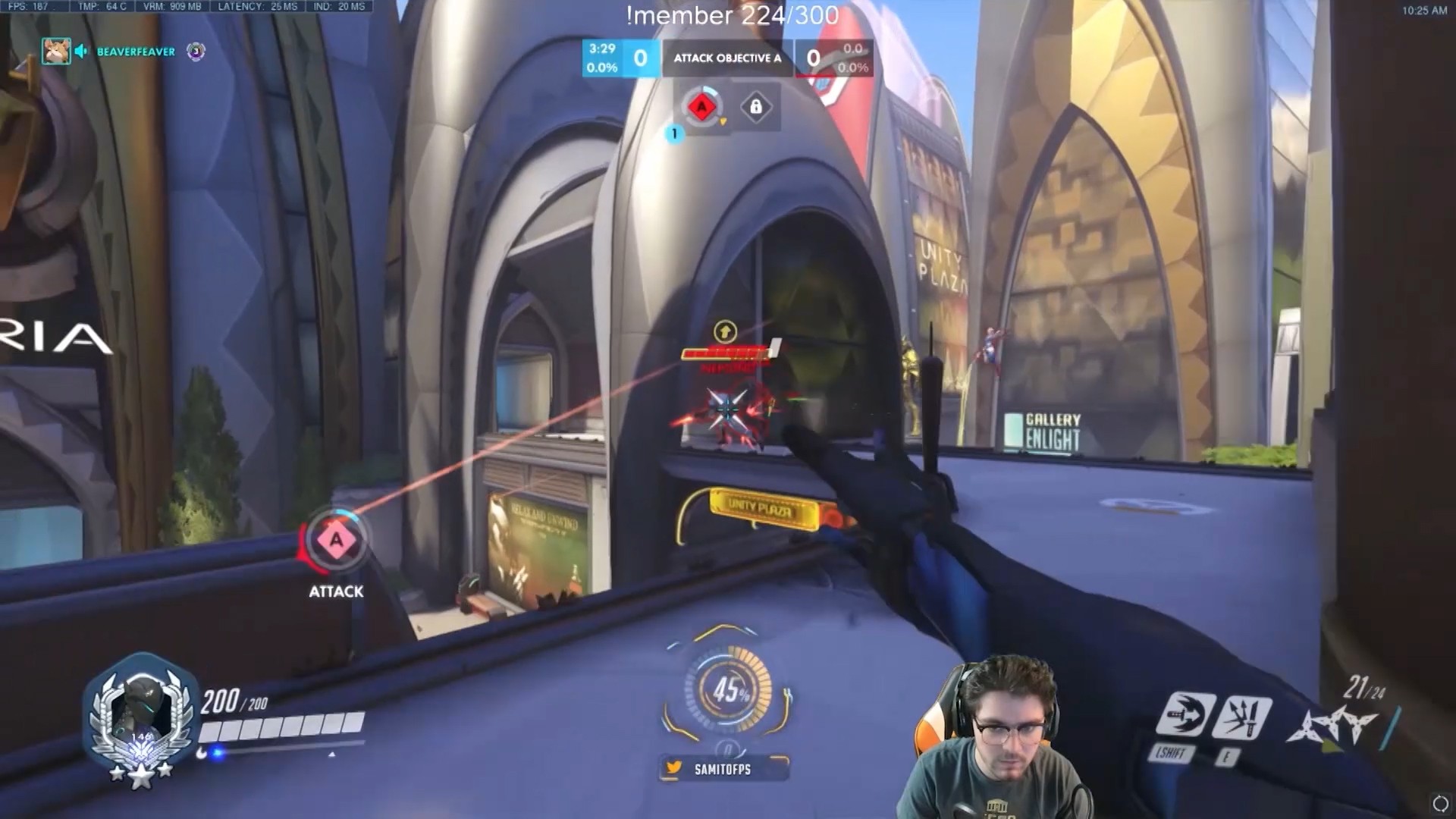Click the pink Attack waypoint marker
Viewport: 1456px width, 819px height.
336,540
